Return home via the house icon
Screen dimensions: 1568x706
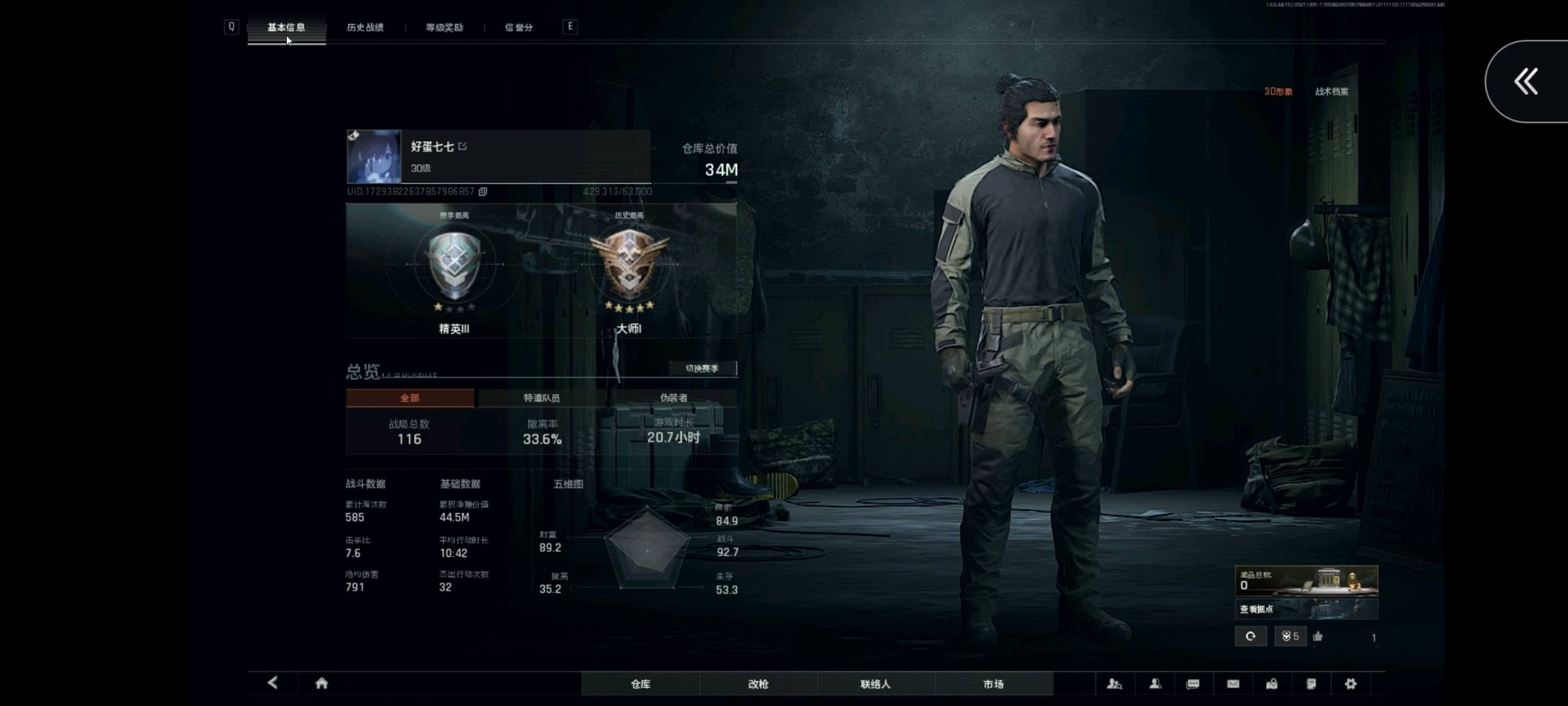pos(321,683)
